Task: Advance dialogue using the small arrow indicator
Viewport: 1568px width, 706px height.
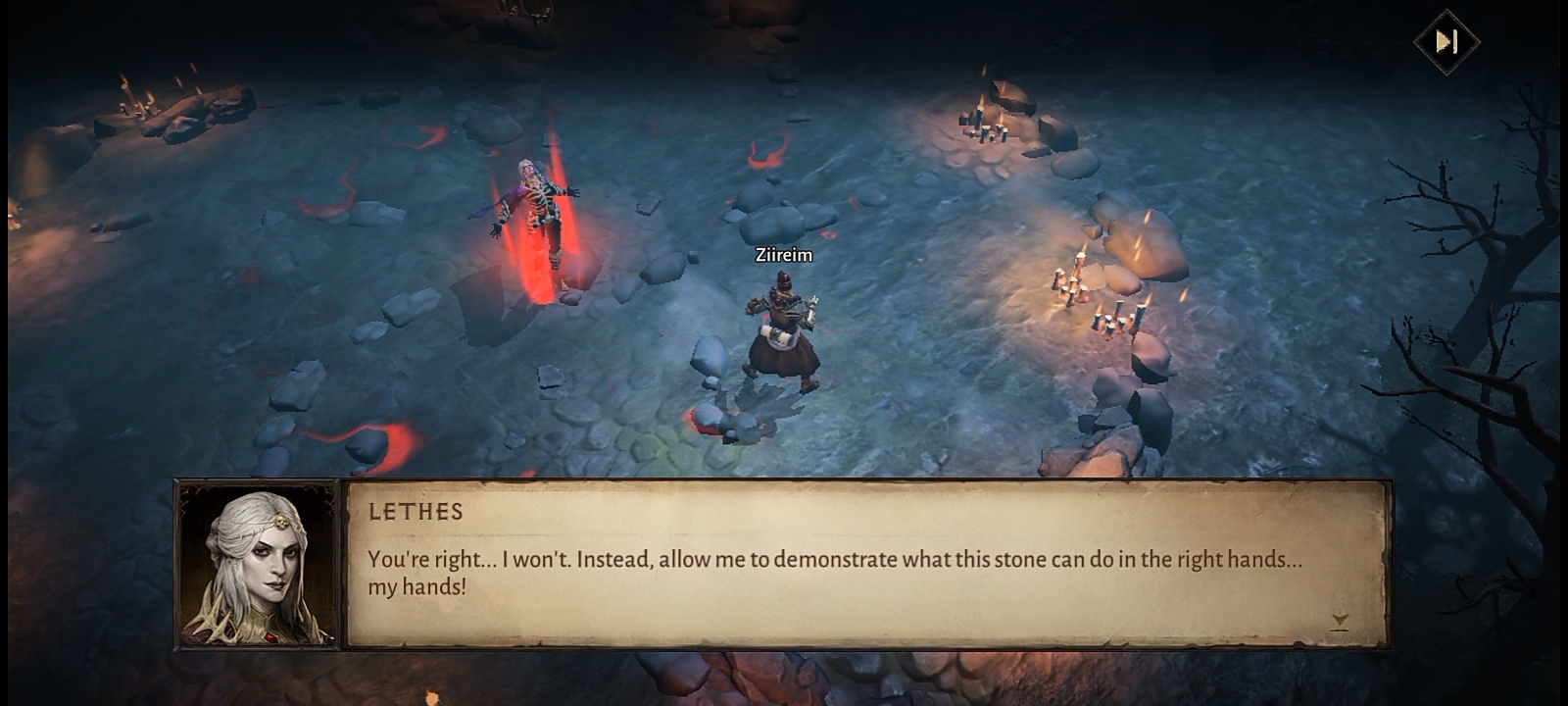Action: [x=1340, y=621]
